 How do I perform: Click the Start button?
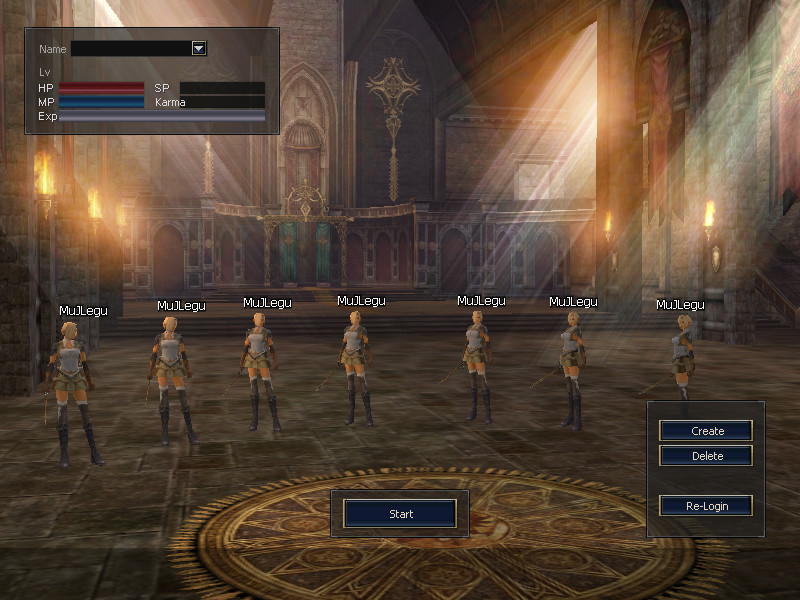coord(400,514)
